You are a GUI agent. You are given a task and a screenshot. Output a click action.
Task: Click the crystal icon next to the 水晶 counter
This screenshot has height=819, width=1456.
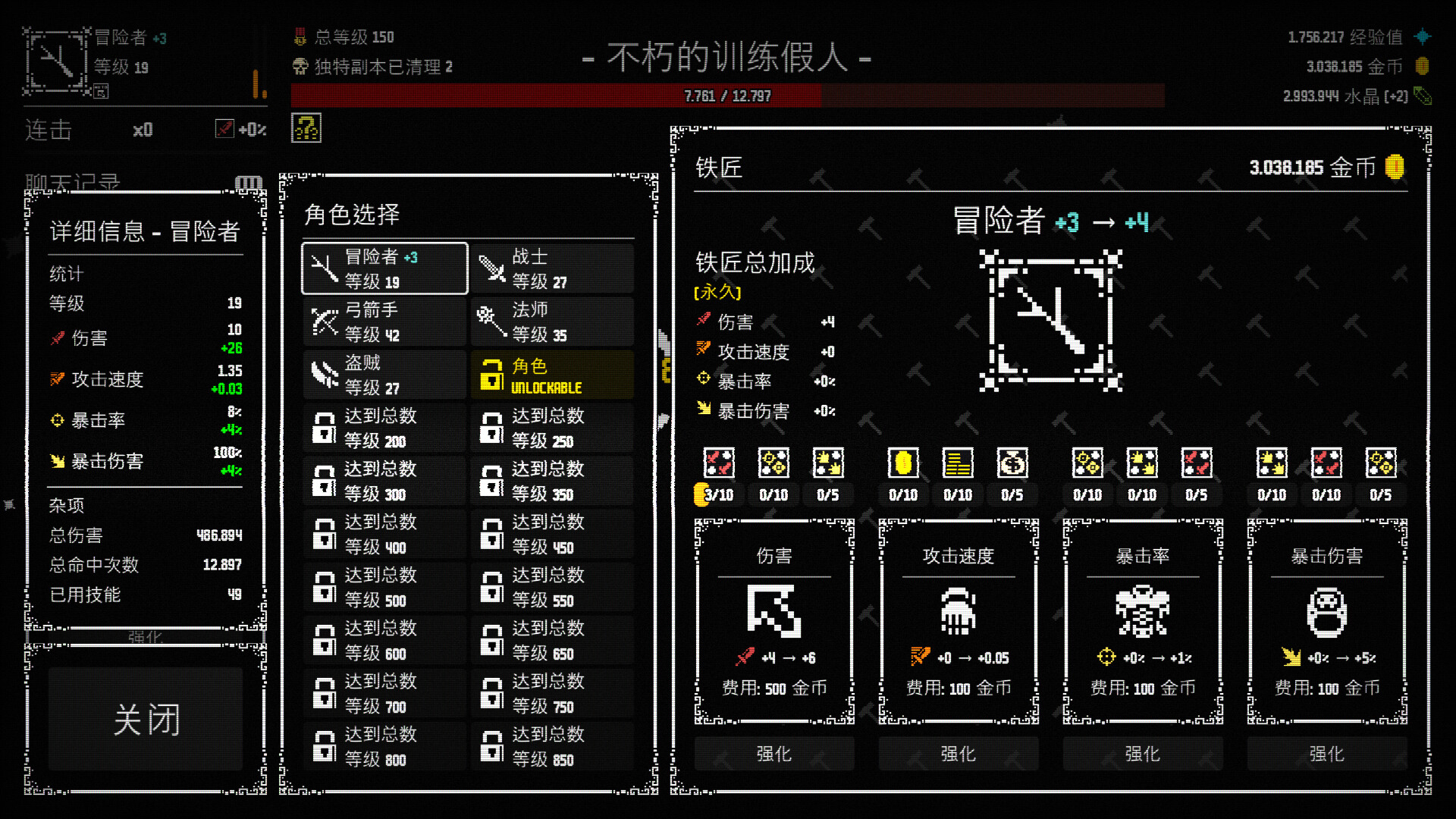click(1424, 97)
